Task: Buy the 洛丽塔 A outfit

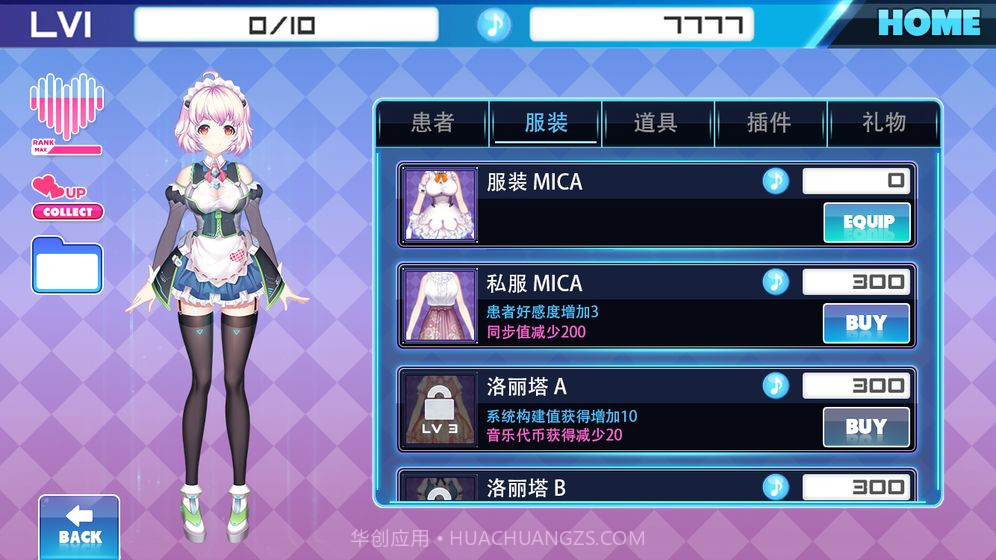Action: (866, 427)
